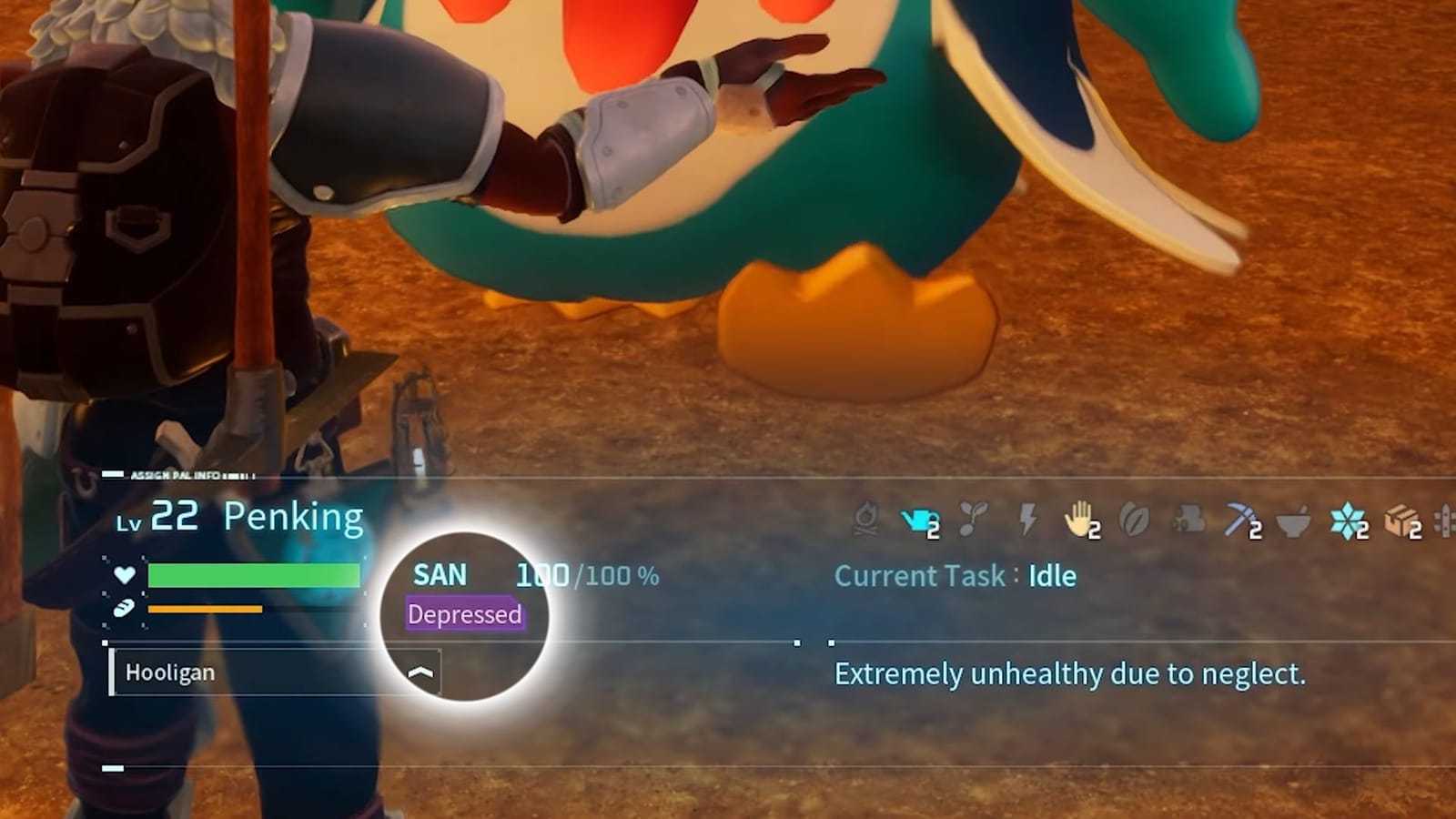Click the heart health icon

pos(123,575)
